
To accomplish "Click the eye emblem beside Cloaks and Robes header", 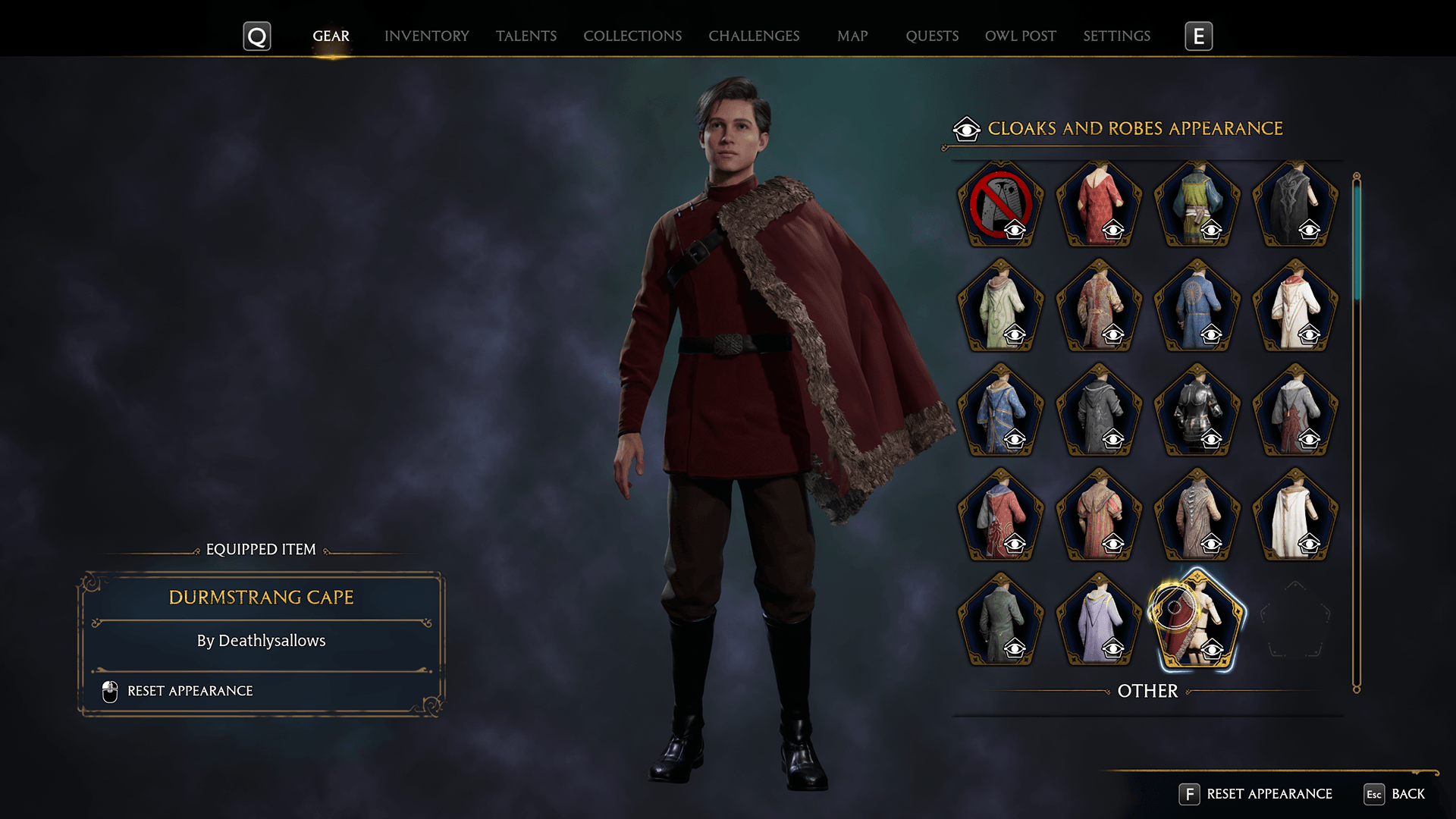I will pyautogui.click(x=965, y=129).
